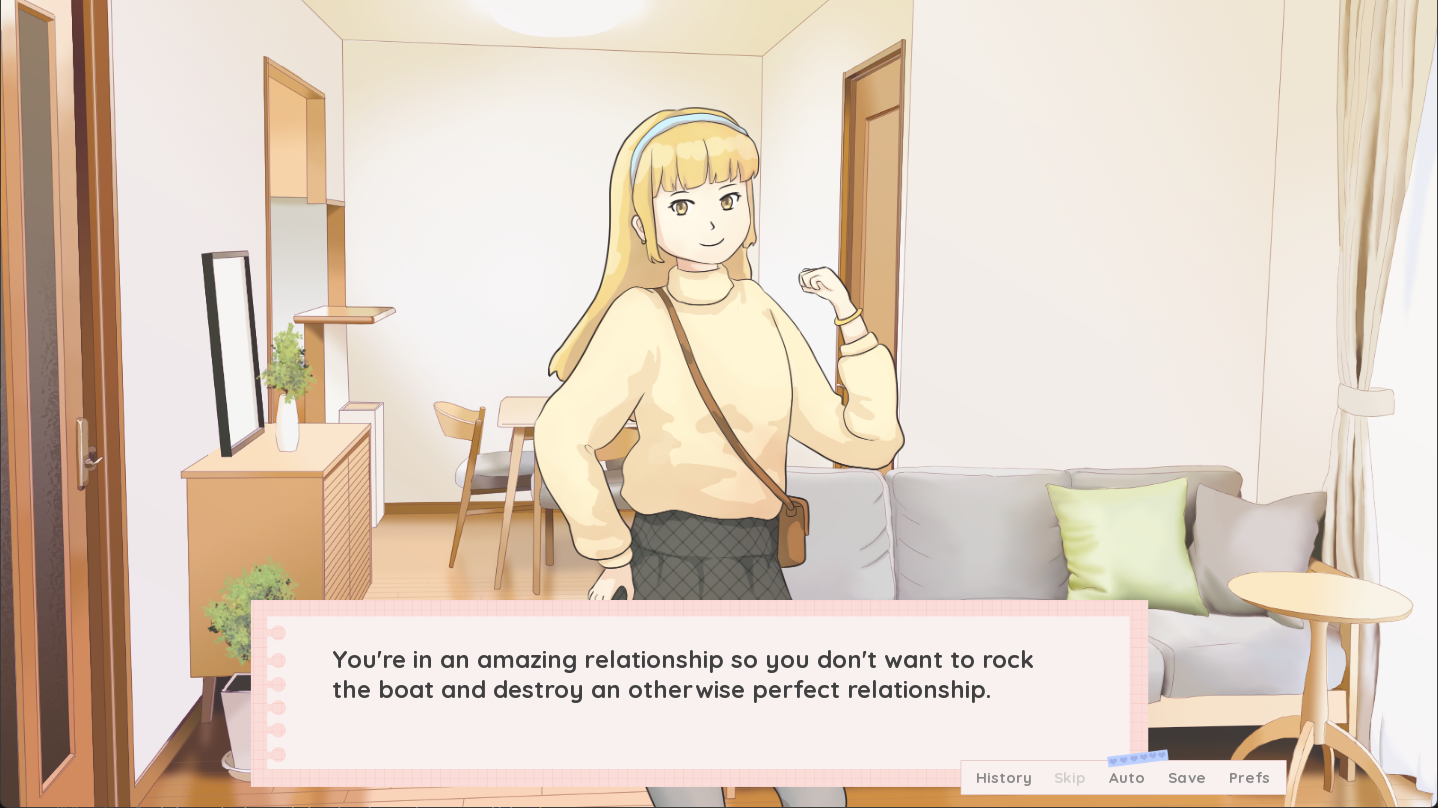Image resolution: width=1438 pixels, height=808 pixels.
Task: Open the Save menu
Action: [x=1186, y=778]
